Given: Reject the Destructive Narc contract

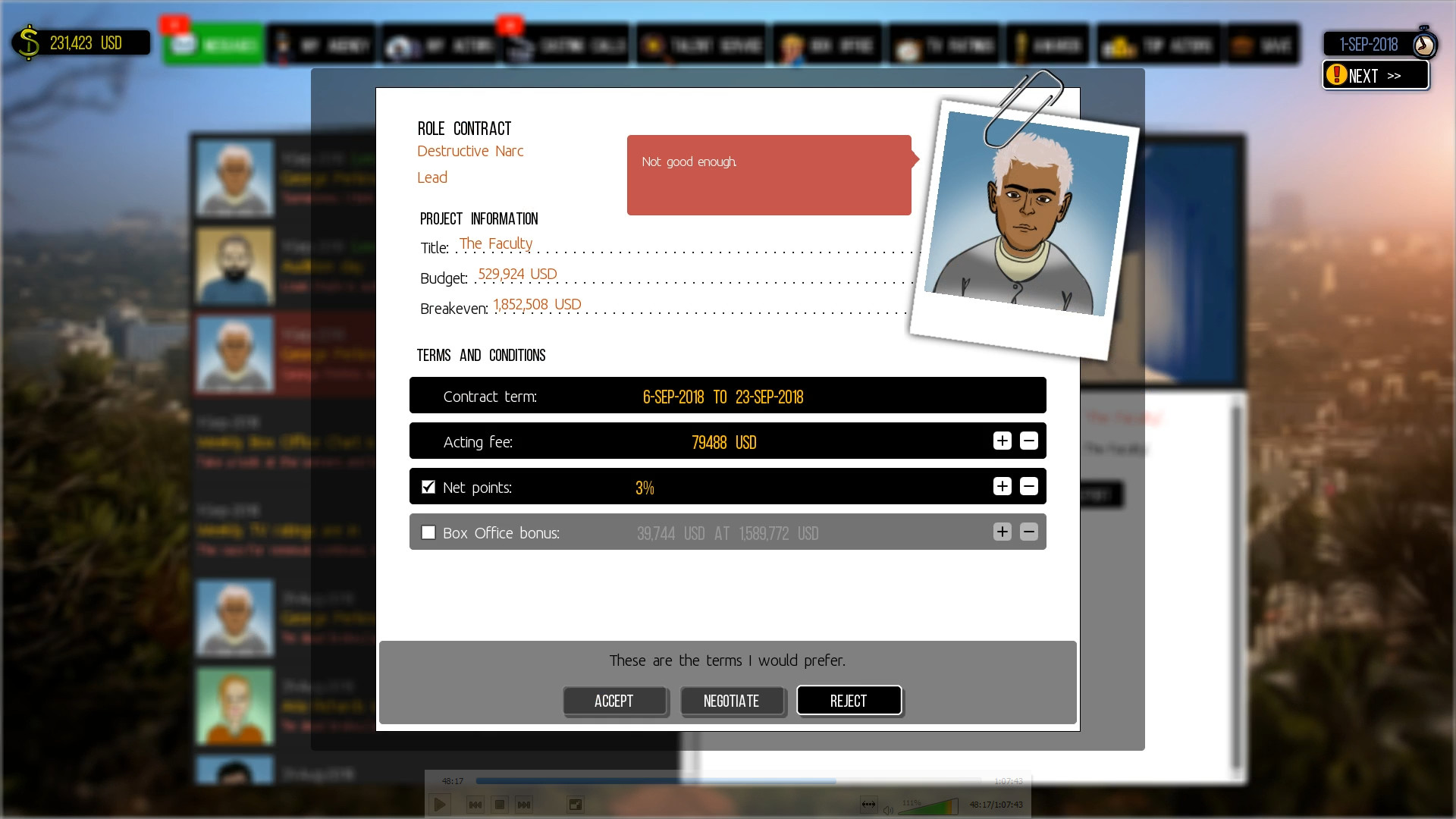Looking at the screenshot, I should click(849, 701).
